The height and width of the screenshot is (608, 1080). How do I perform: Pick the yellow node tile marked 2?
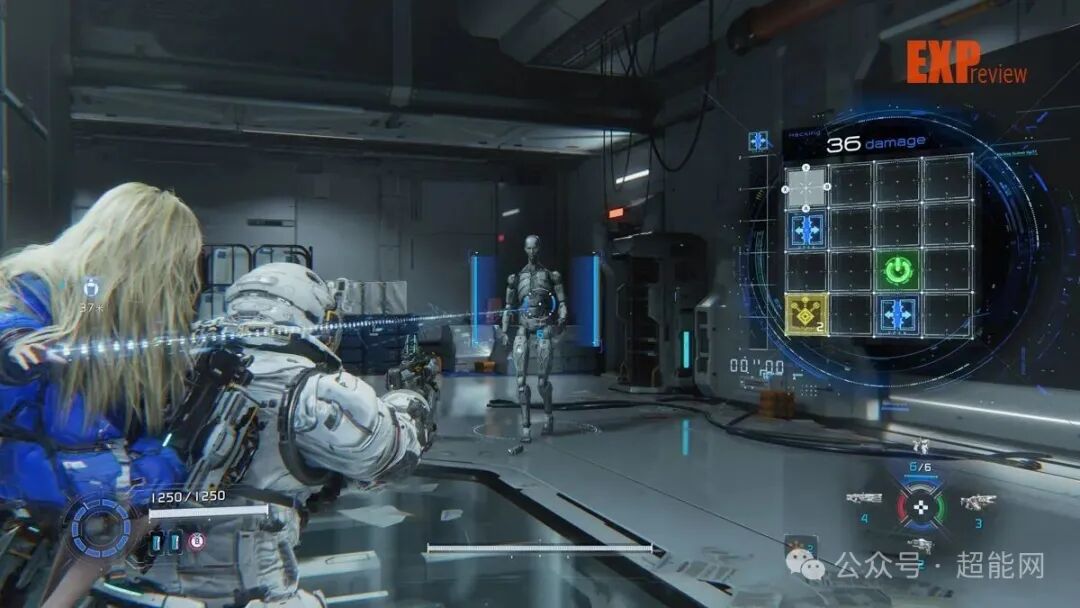(806, 315)
